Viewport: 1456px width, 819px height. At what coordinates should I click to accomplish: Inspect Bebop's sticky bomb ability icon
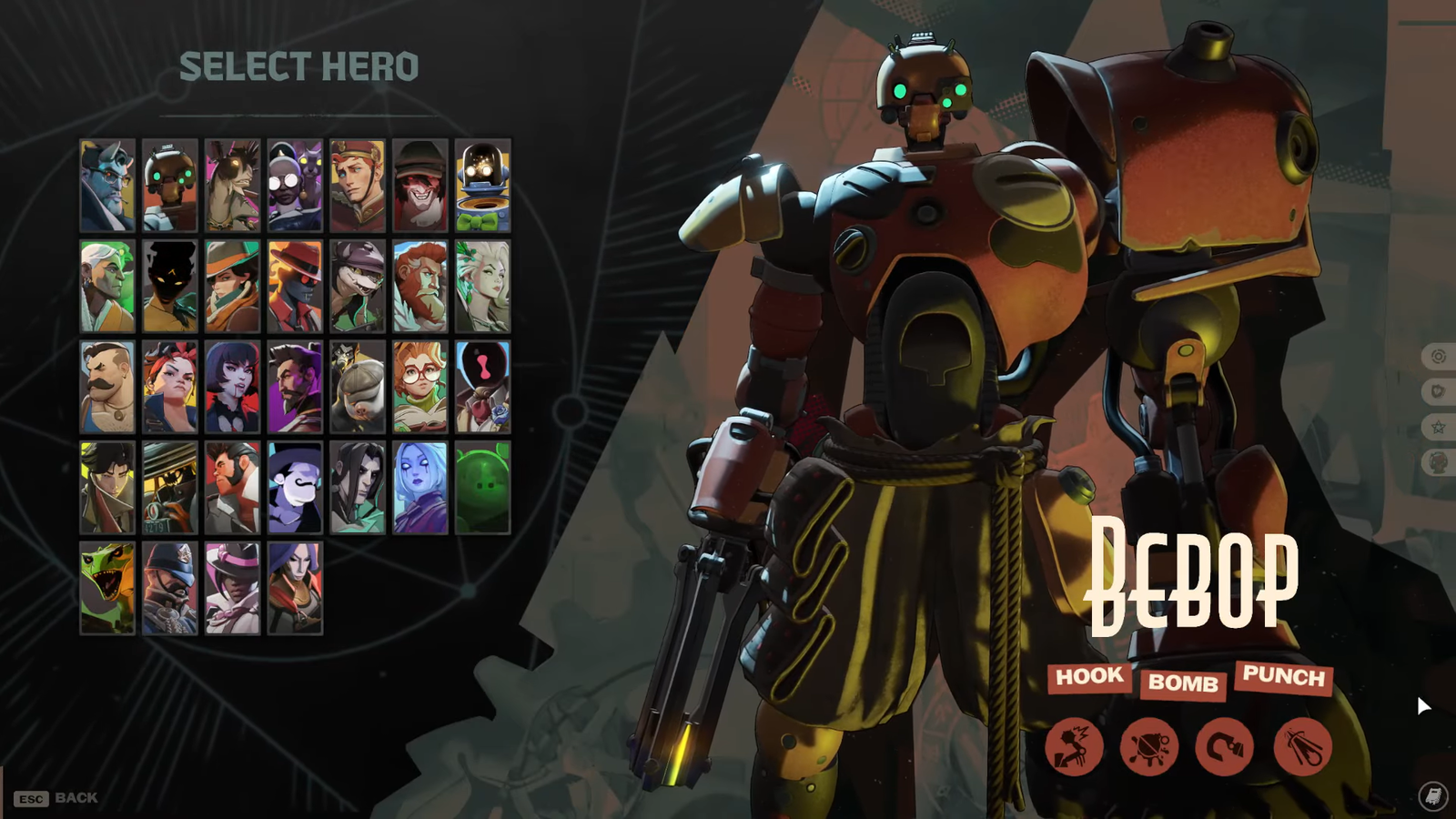[1149, 747]
